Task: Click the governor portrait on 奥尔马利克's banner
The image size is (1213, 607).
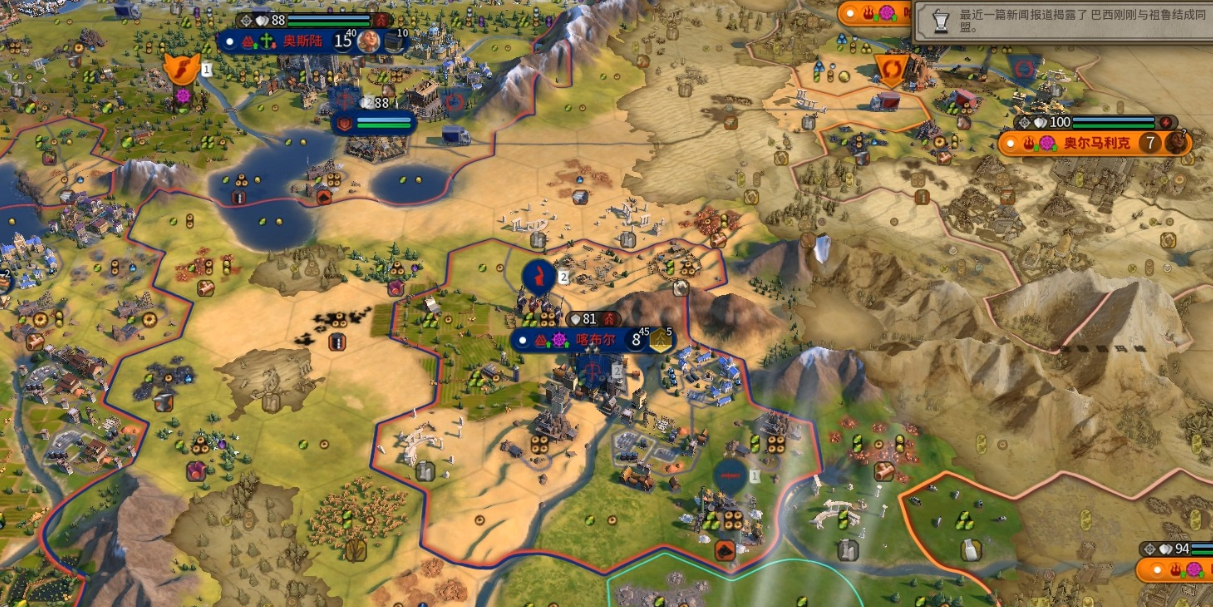Action: click(x=1176, y=143)
